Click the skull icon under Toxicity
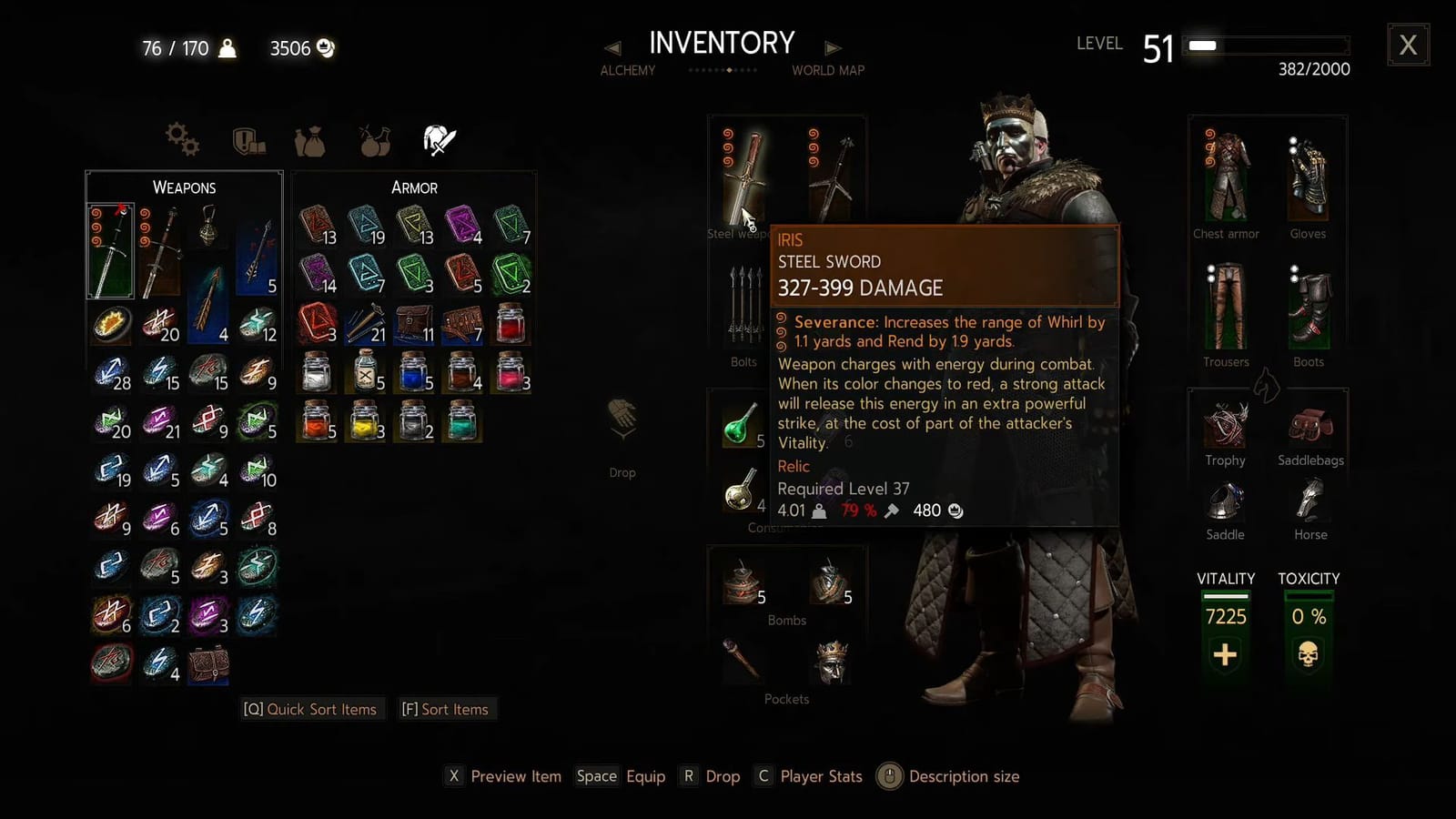1456x819 pixels. tap(1308, 653)
